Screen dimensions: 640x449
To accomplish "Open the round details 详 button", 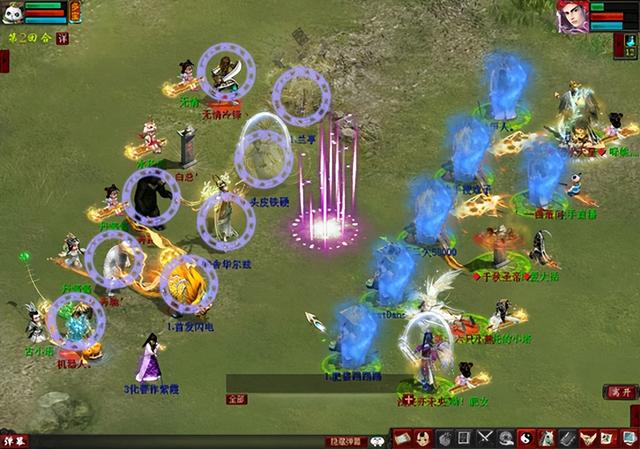I will [62, 37].
